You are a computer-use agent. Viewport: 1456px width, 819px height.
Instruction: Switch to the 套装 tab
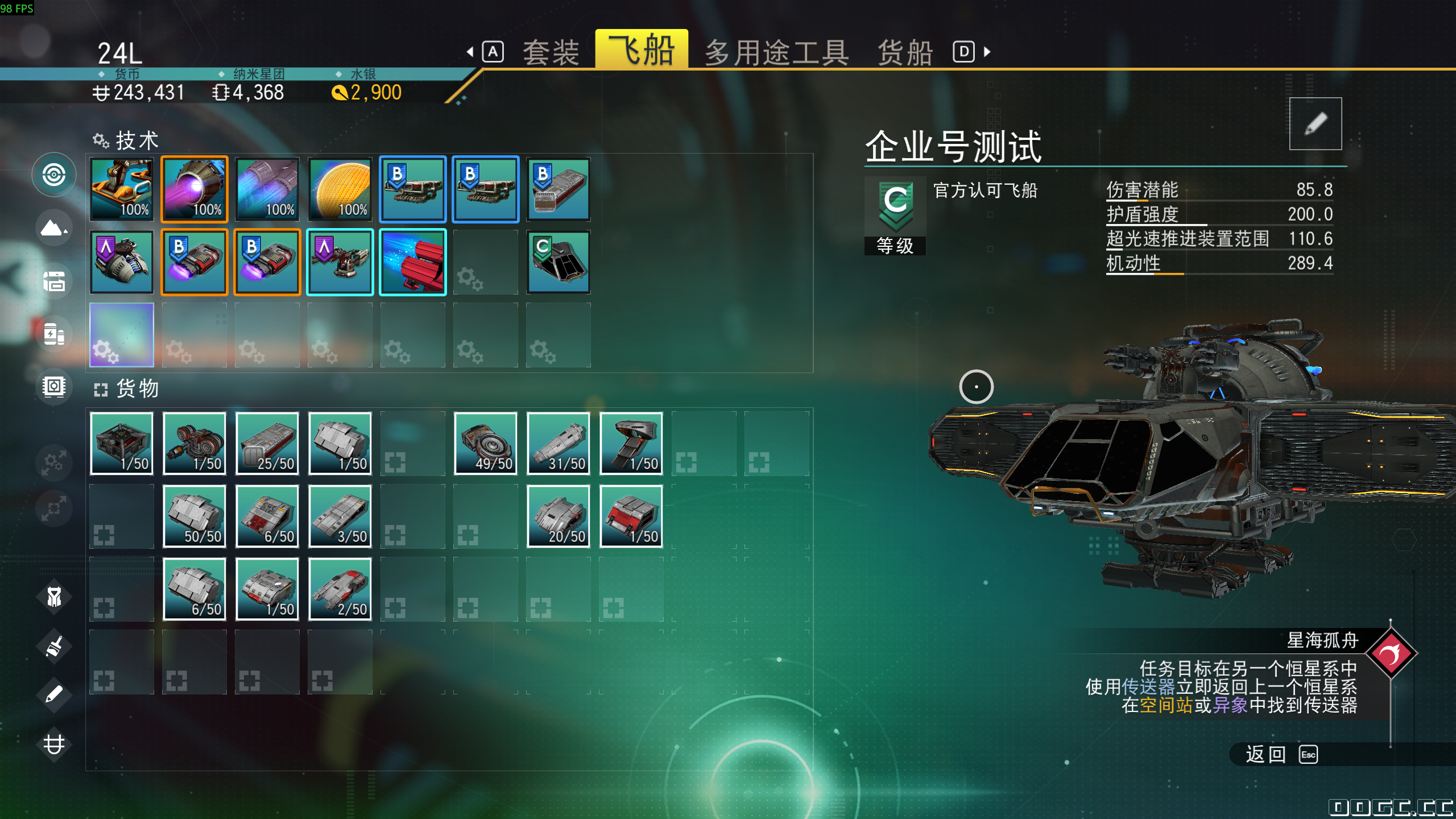pyautogui.click(x=551, y=52)
